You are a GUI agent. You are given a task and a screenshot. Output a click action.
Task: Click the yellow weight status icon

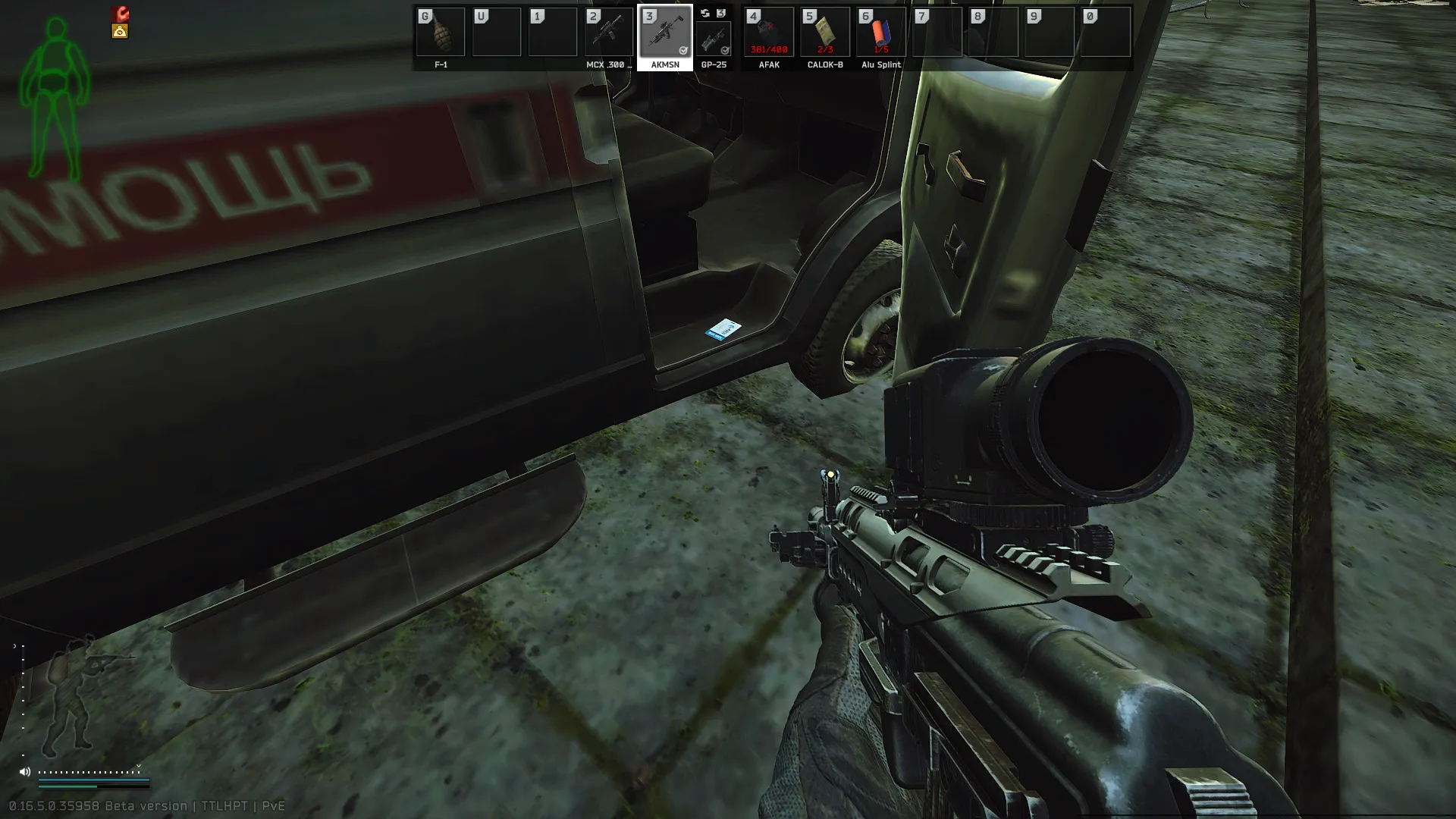coord(120,31)
